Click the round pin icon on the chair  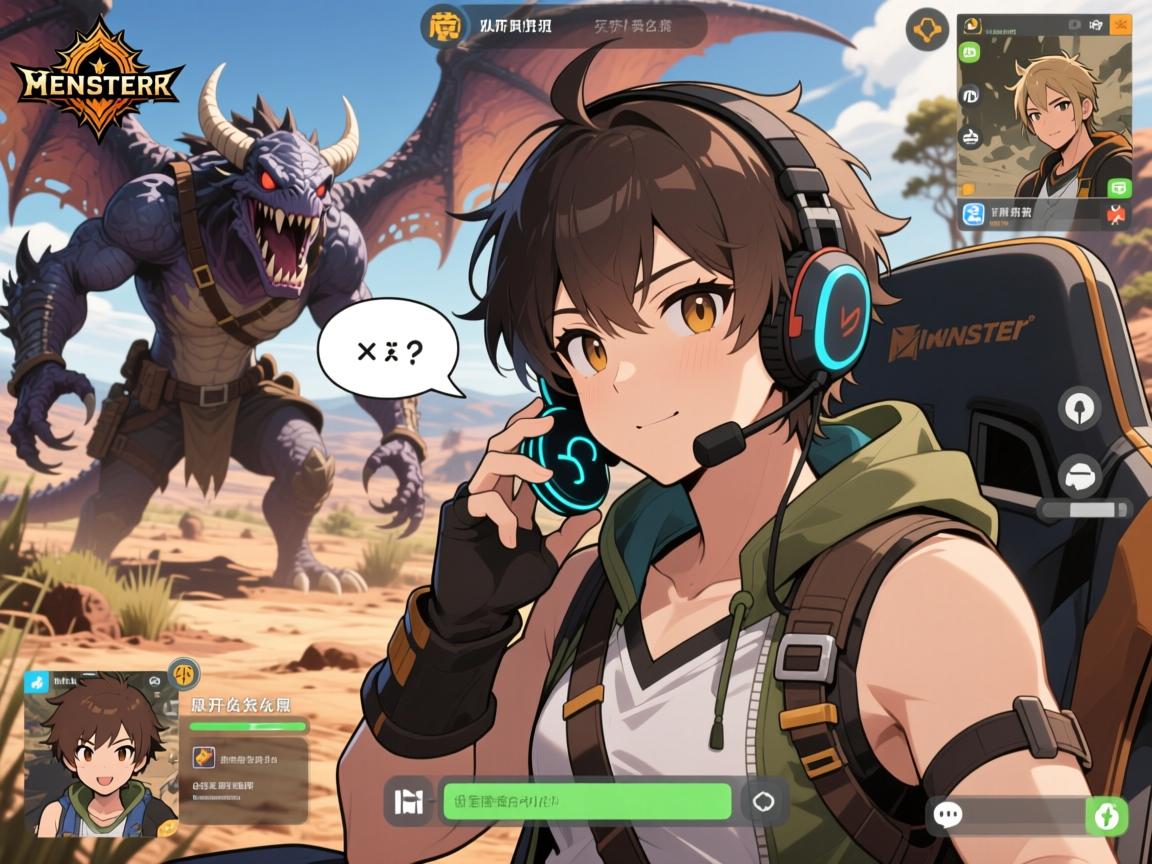point(1079,407)
